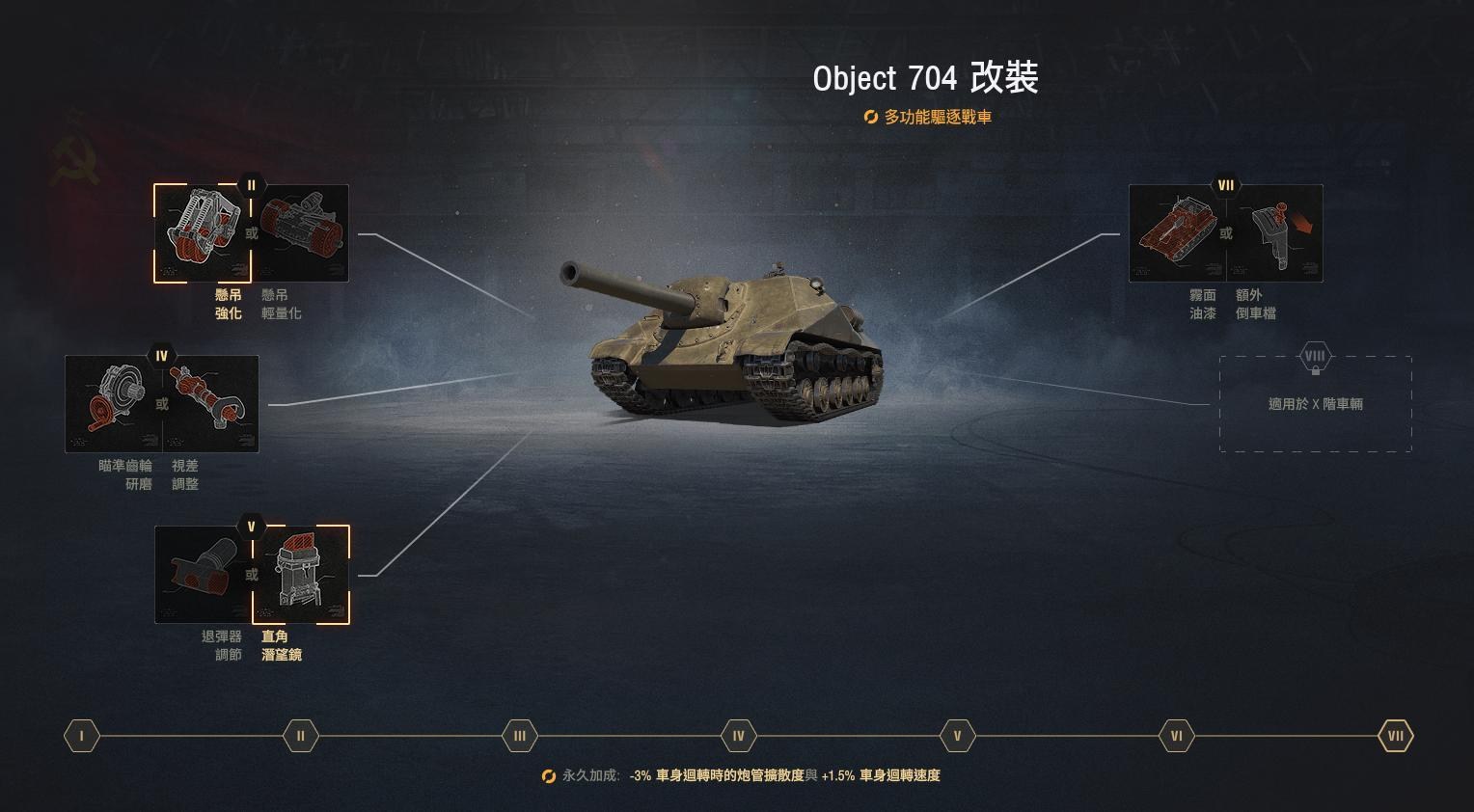The image size is (1474, 812).
Task: Select the 直角潛望鏡 periscope modification icon
Action: coord(301,572)
